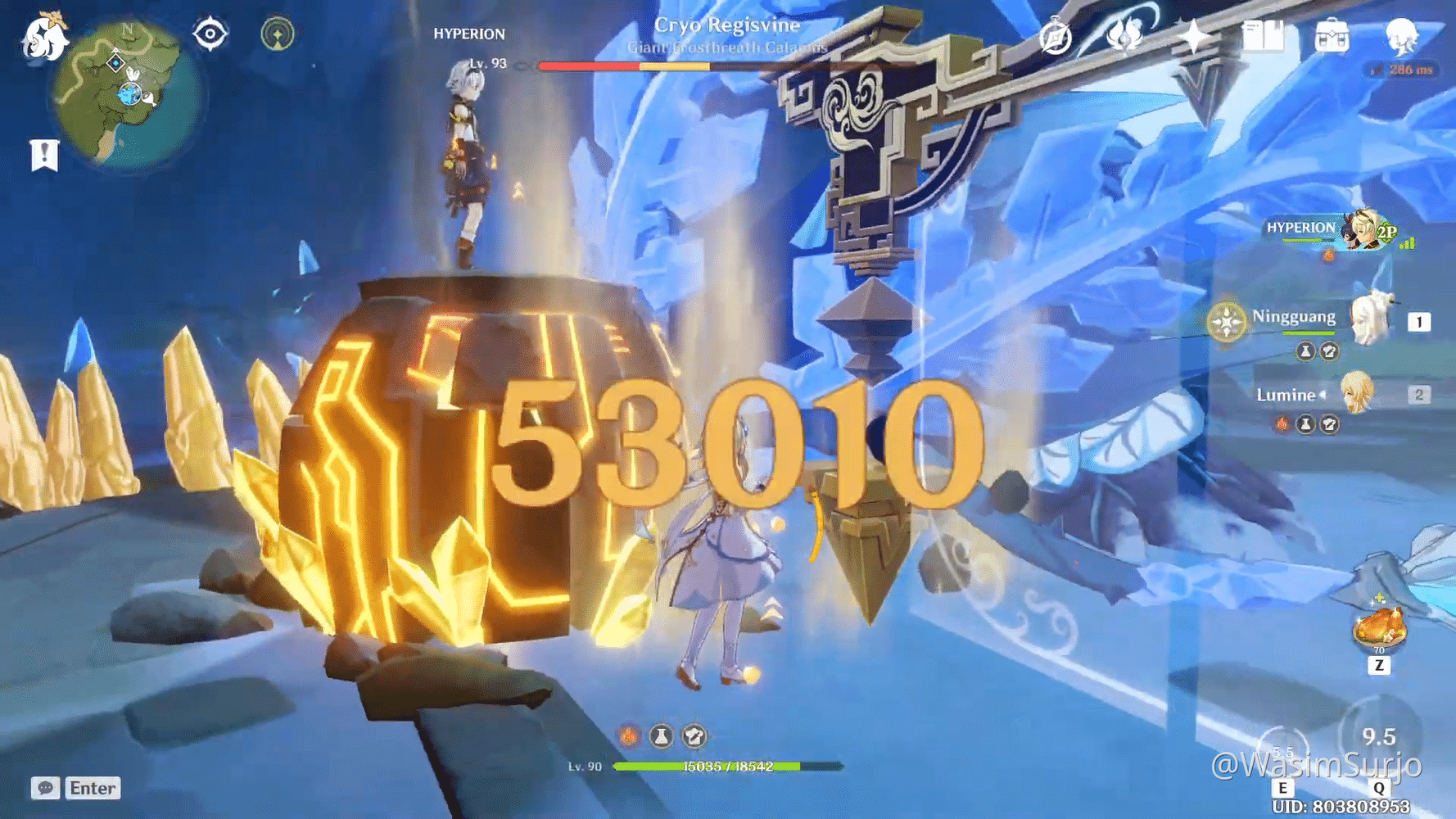Click Hyperion's 2P co-op badge

pyautogui.click(x=1389, y=232)
